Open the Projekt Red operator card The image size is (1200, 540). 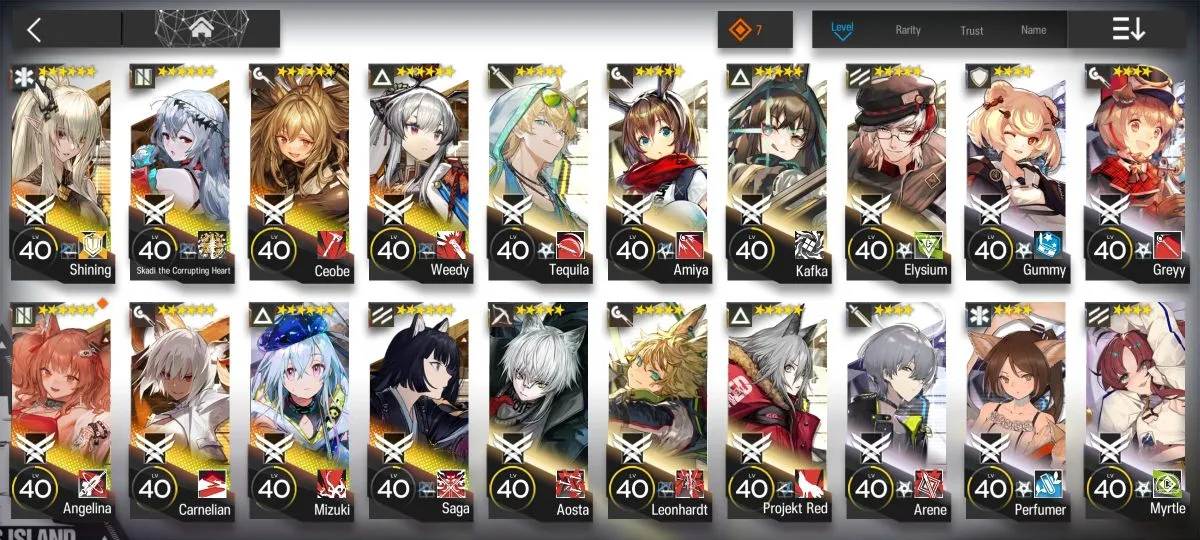click(777, 410)
